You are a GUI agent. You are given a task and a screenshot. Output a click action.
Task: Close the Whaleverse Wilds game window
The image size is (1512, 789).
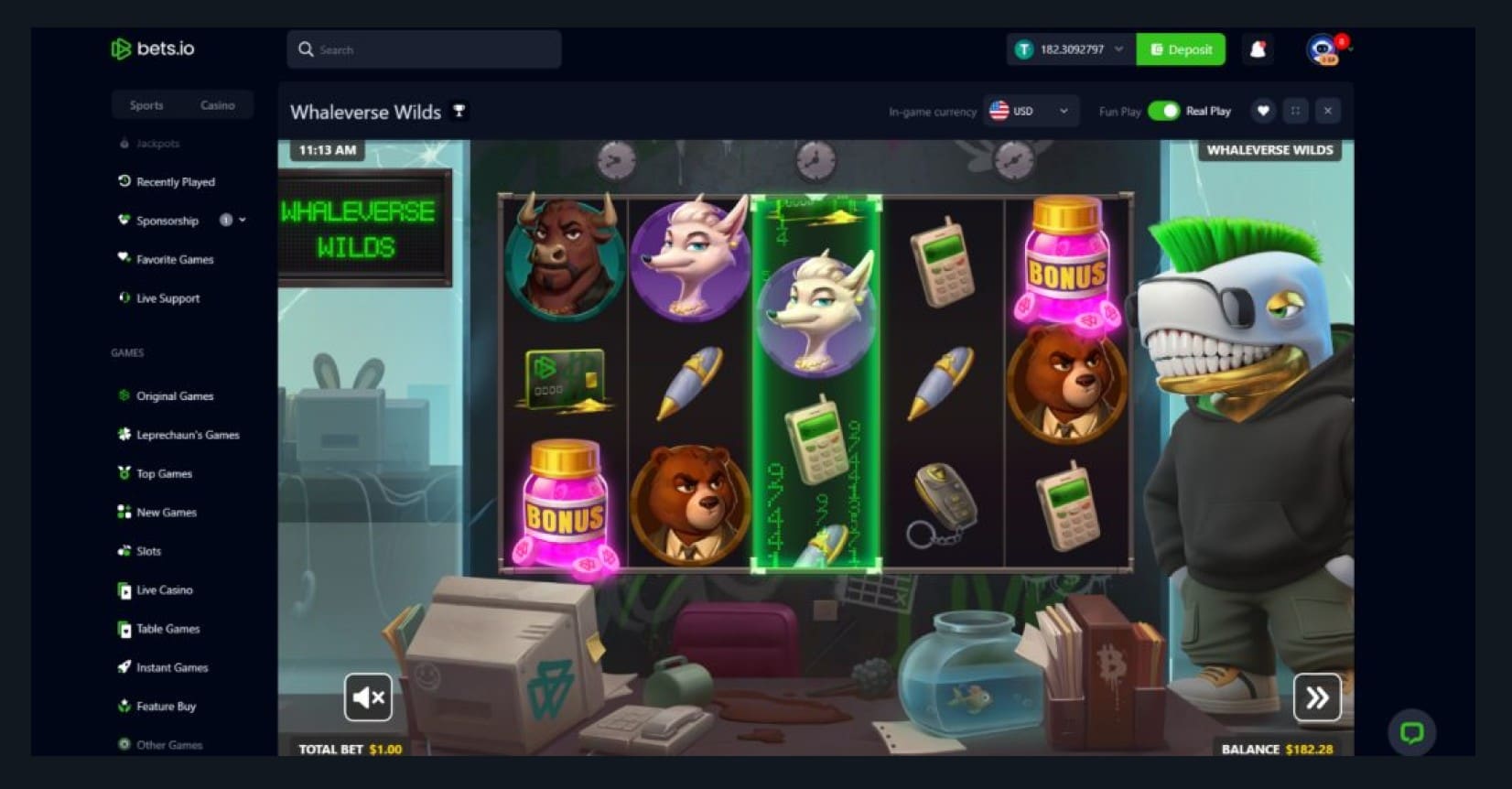(1328, 111)
